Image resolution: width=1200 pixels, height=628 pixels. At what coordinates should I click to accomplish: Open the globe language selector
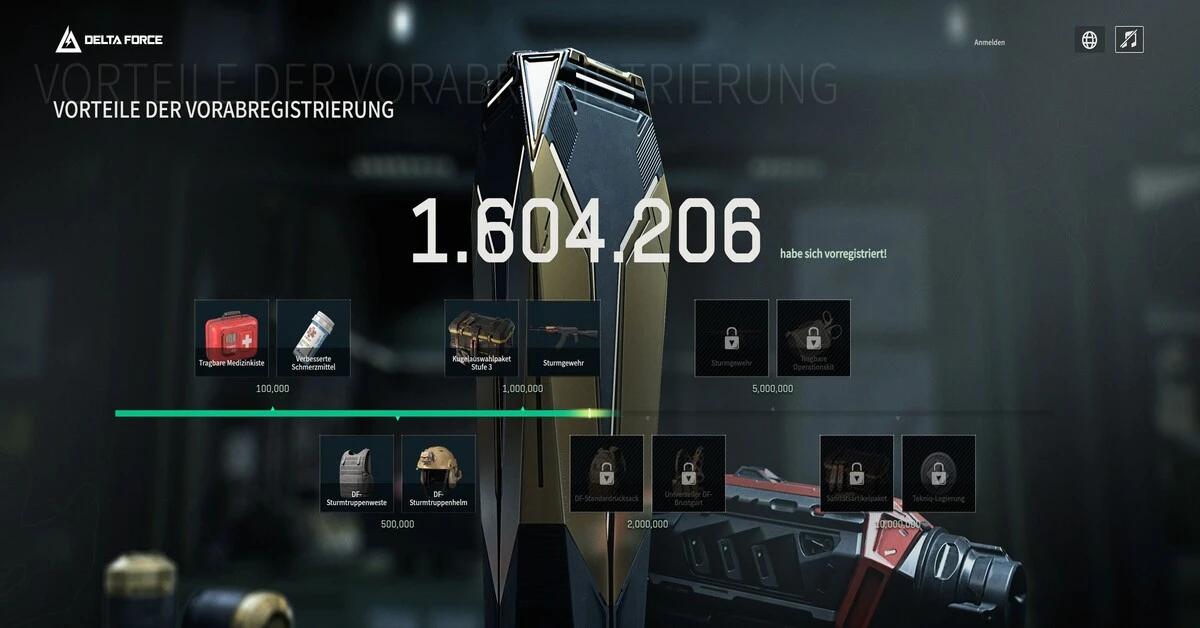pos(1090,40)
